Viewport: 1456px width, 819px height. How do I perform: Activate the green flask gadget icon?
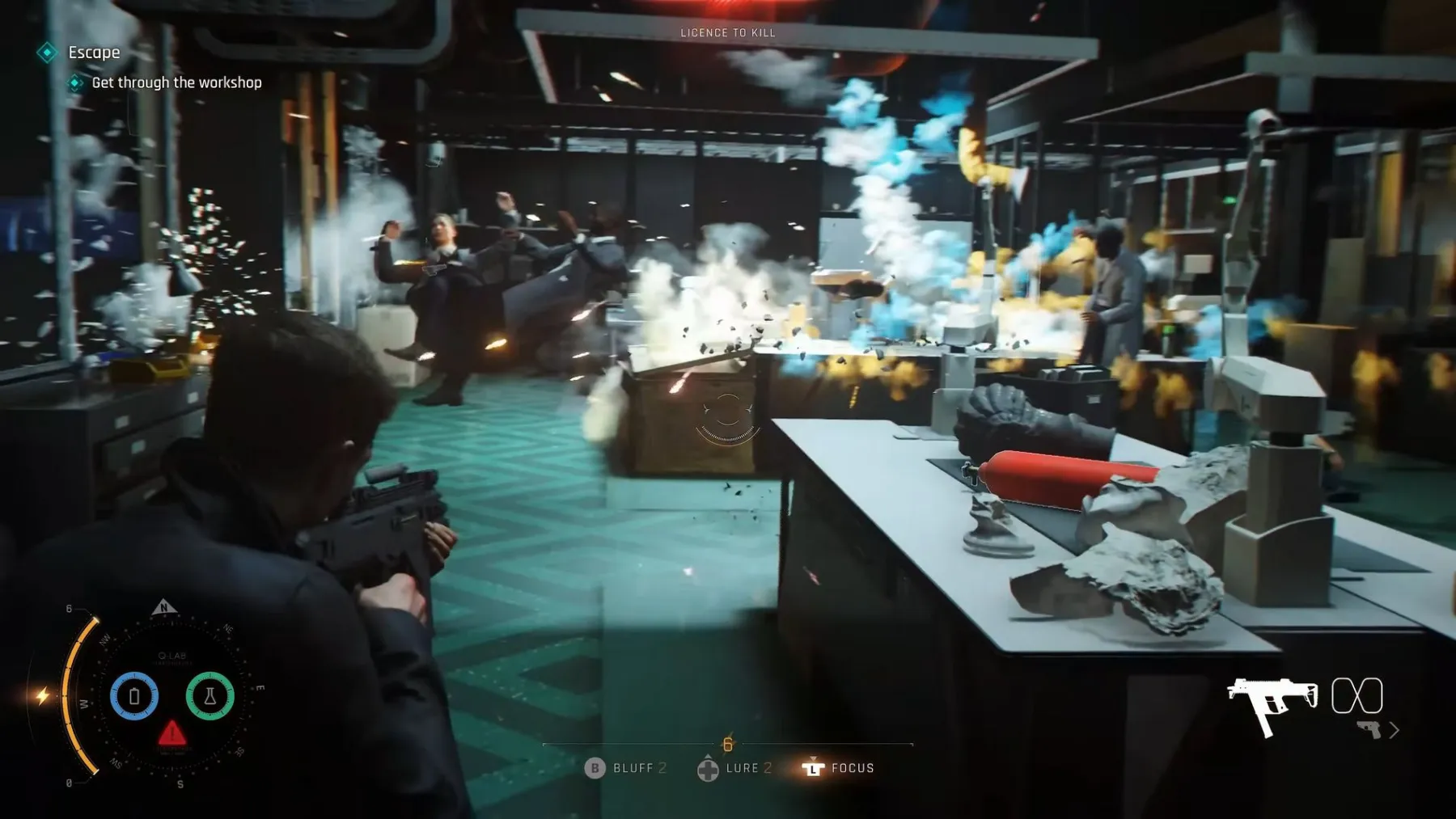(210, 695)
